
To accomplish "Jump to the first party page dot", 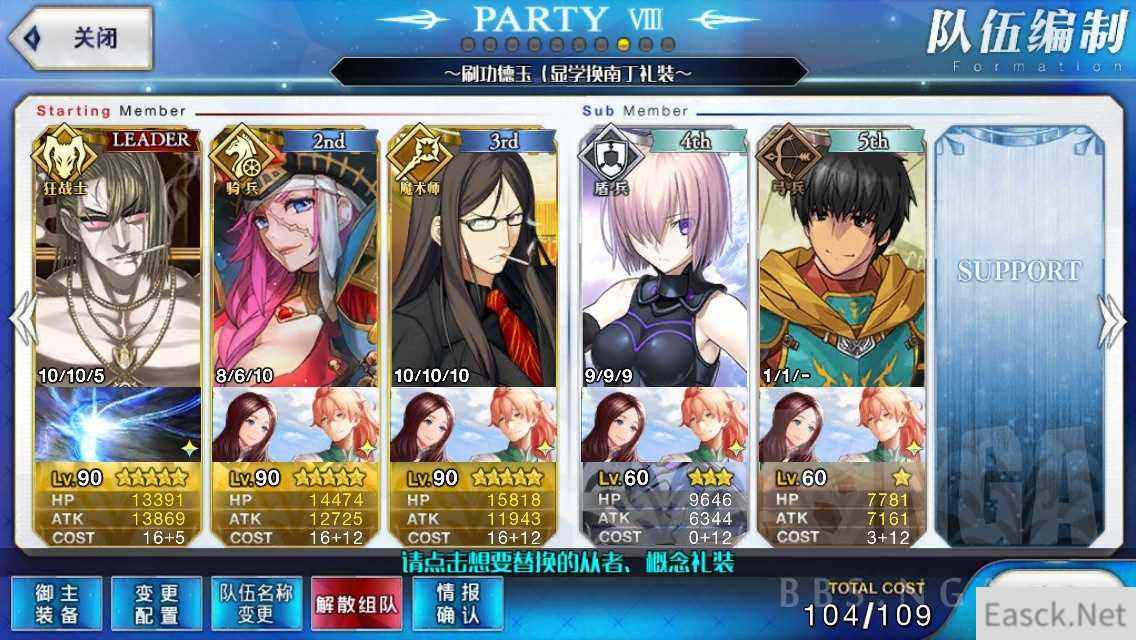I will 468,44.
